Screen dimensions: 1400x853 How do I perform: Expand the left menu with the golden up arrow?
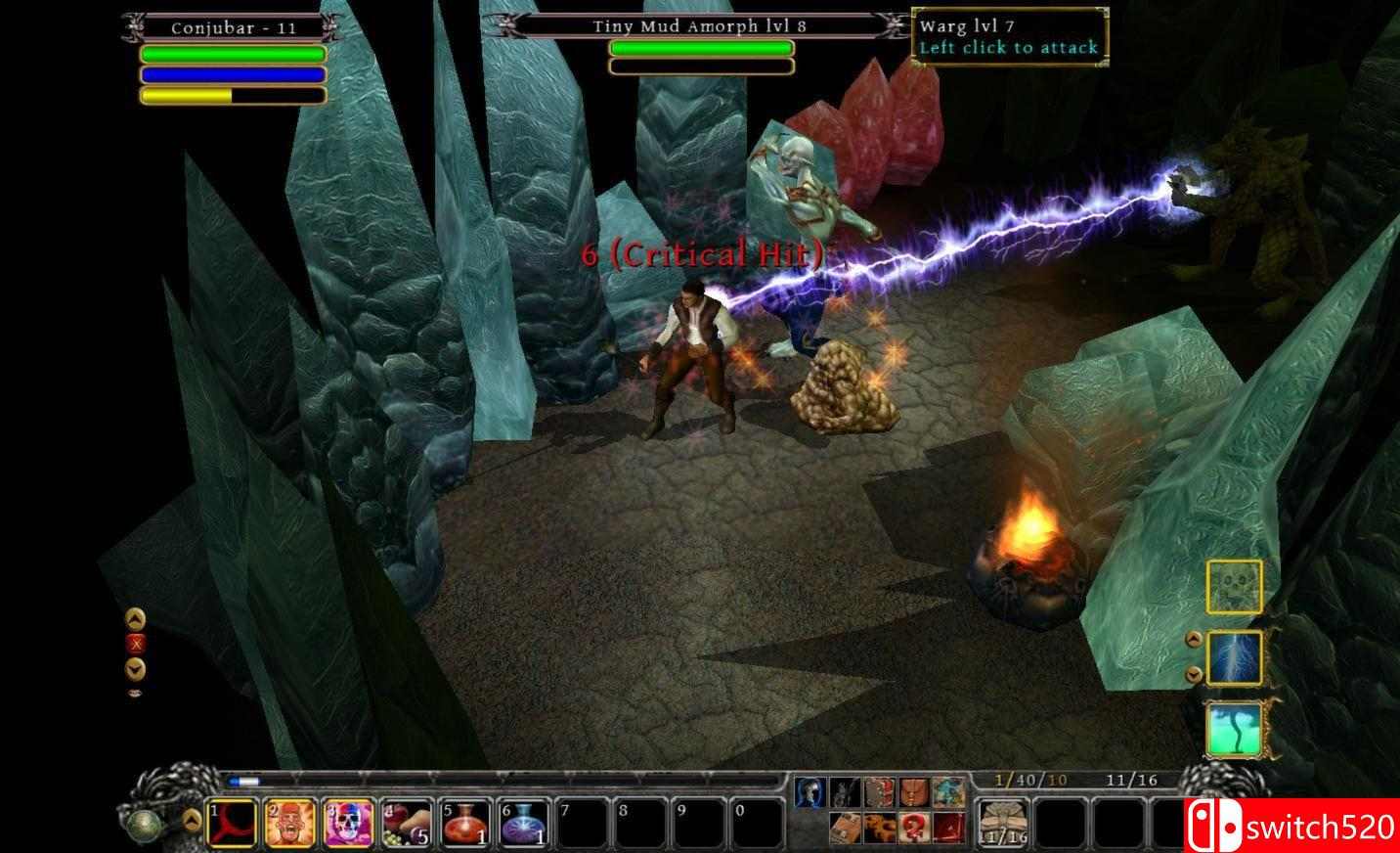point(134,620)
